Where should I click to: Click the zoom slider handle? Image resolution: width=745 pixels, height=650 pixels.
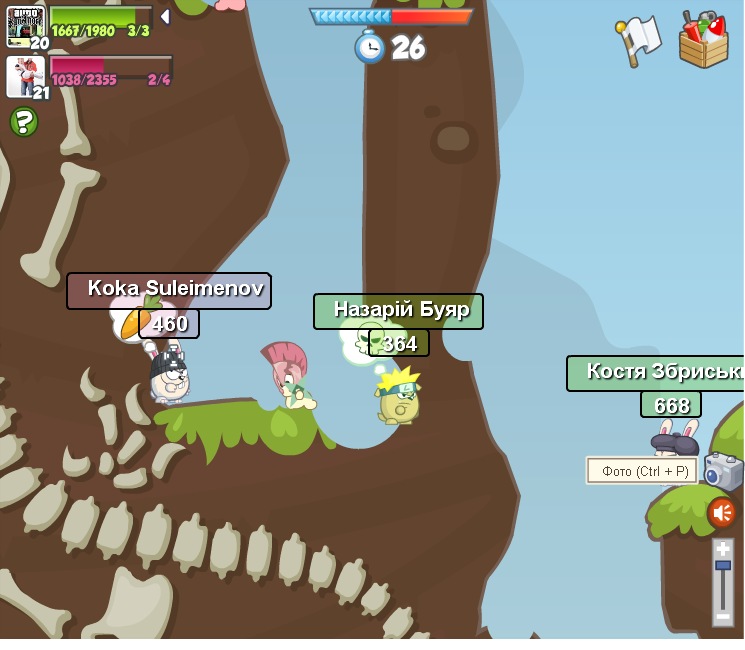722,567
